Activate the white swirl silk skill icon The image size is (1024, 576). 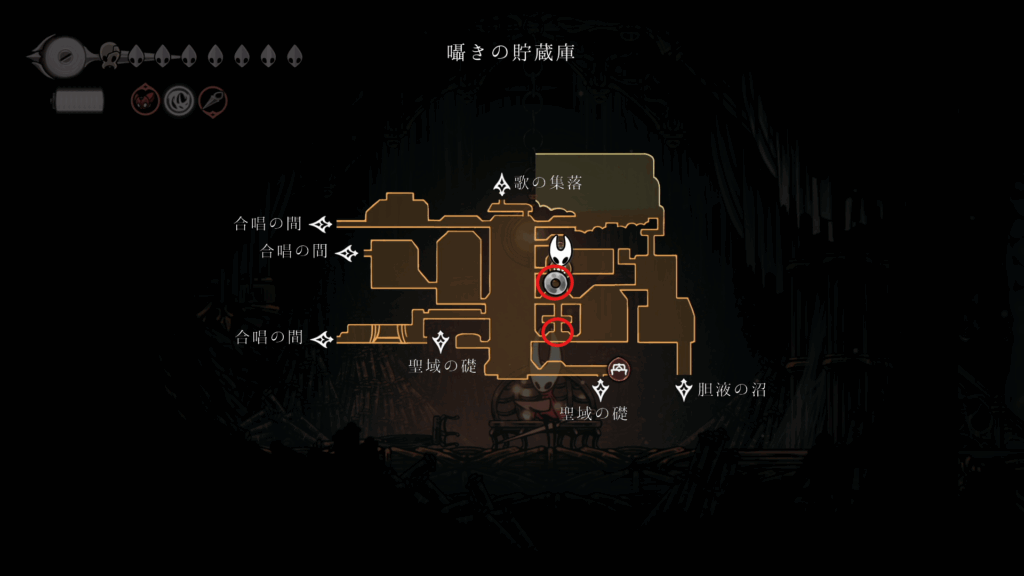[179, 99]
